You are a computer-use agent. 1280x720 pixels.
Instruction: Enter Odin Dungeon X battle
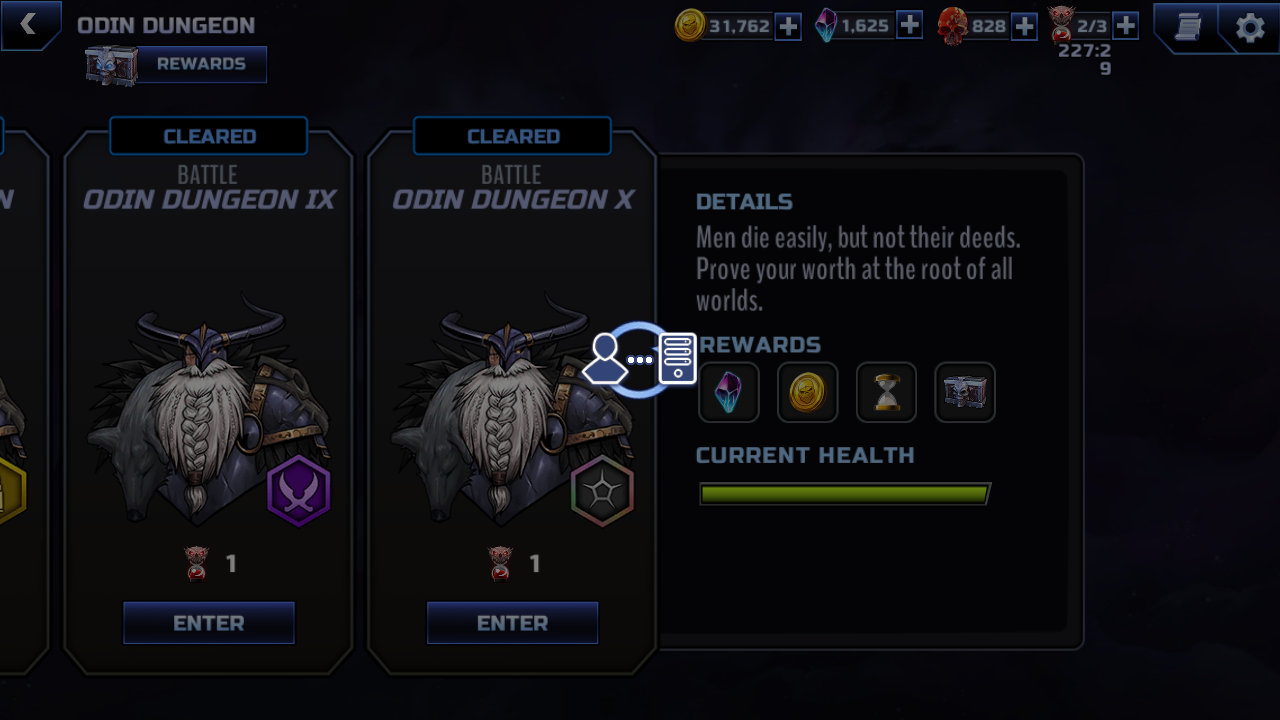512,623
